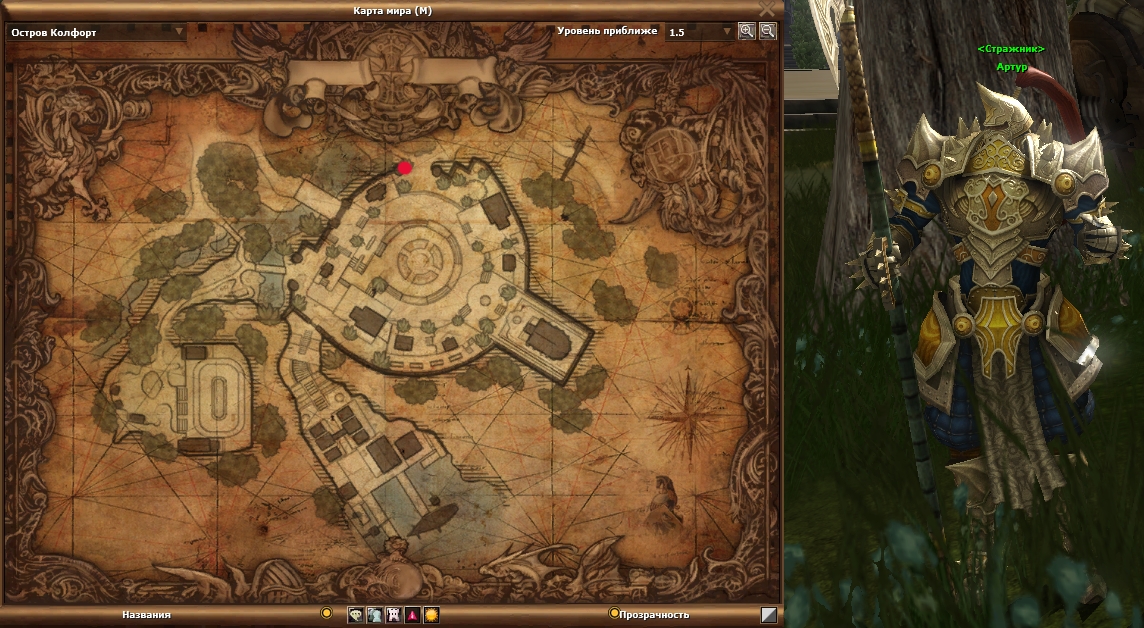
Task: Click the resize corner button of the map
Action: (x=769, y=615)
